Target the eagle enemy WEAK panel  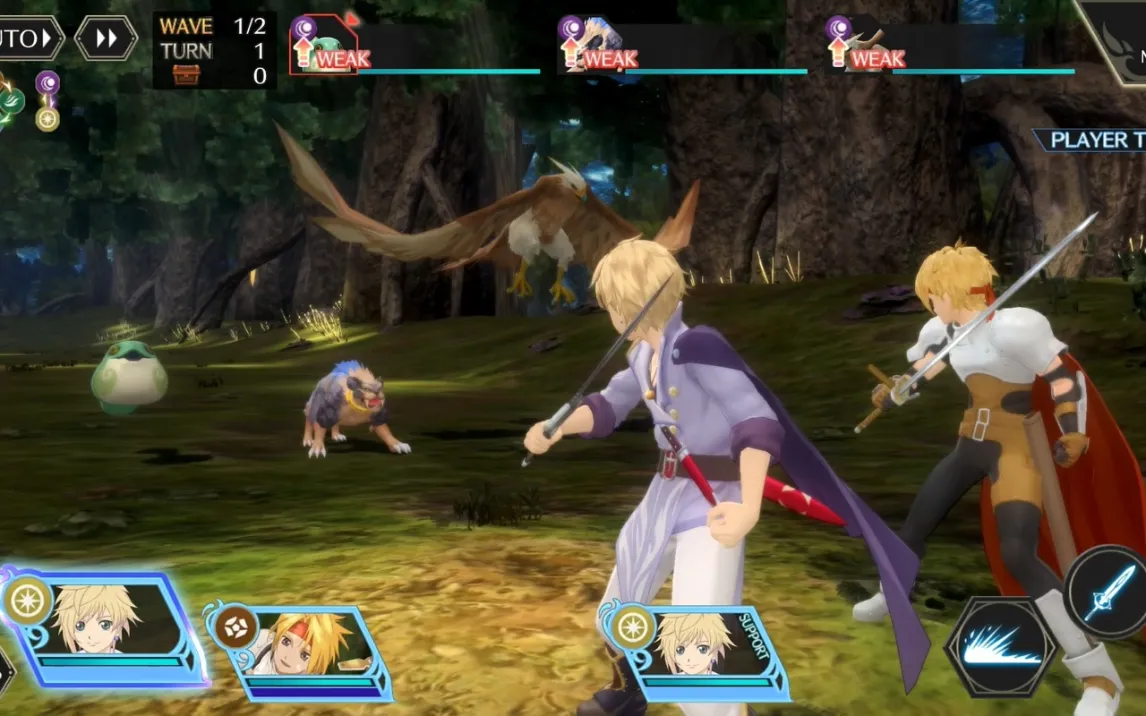pyautogui.click(x=950, y=48)
